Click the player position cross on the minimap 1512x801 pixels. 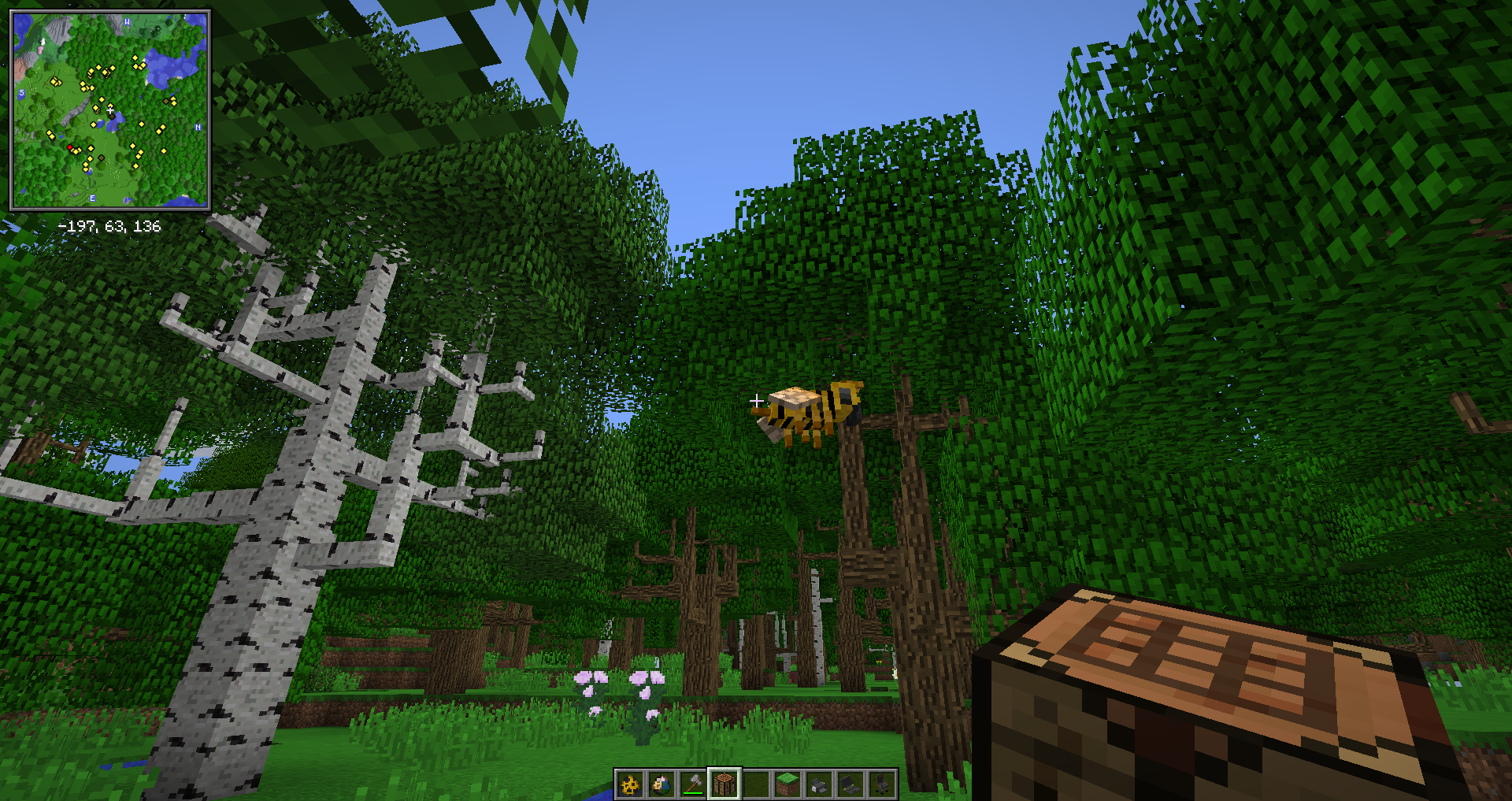click(x=109, y=109)
